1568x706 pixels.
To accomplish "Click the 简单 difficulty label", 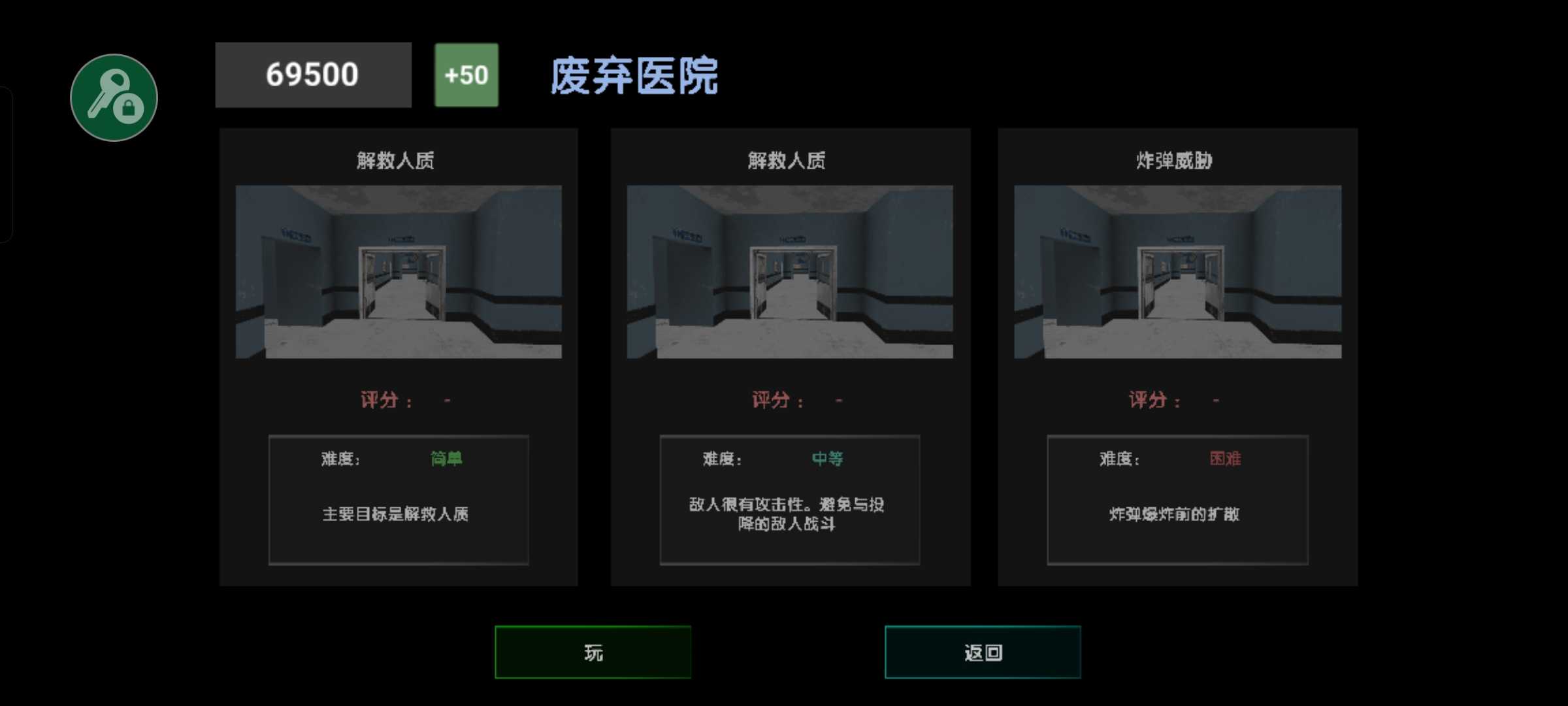I will click(445, 460).
